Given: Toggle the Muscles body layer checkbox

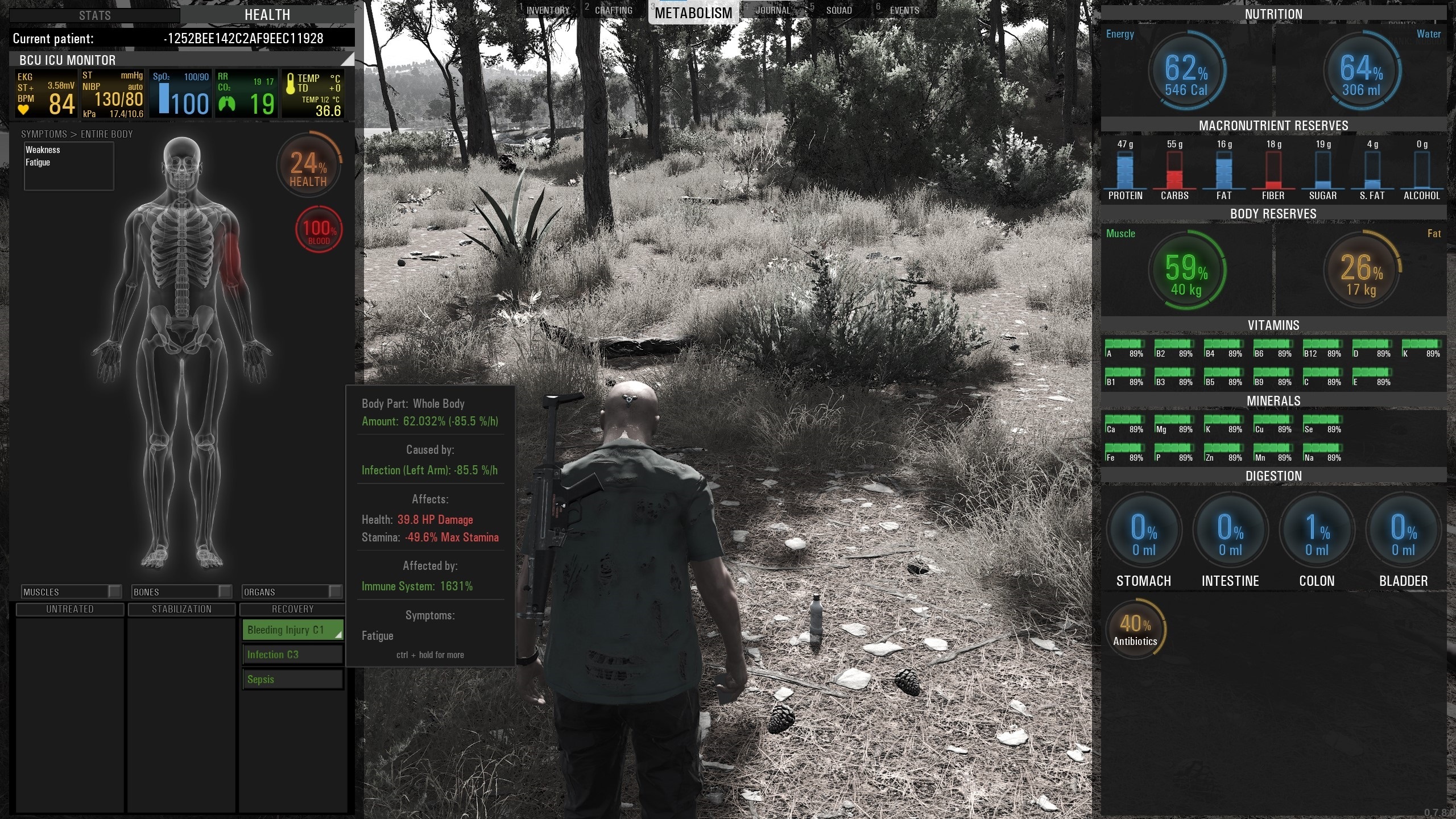Looking at the screenshot, I should pyautogui.click(x=114, y=591).
